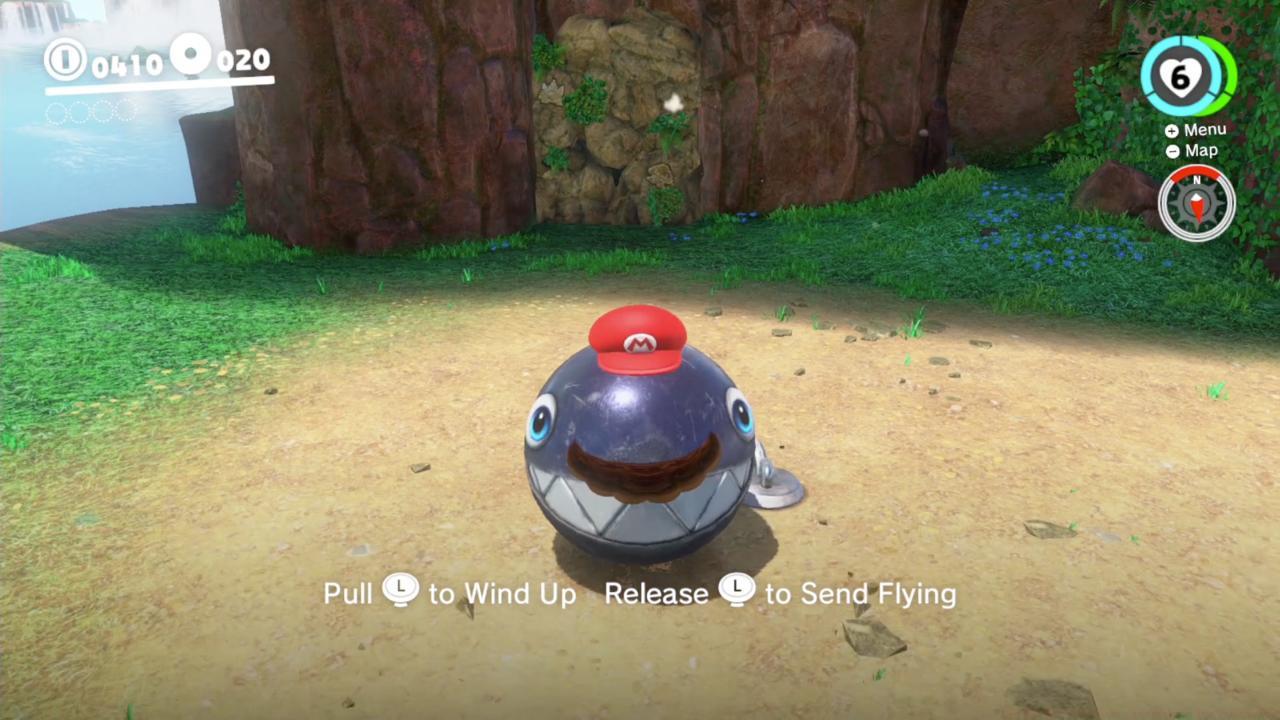Expand the in-game Menu via plus icon
The width and height of the screenshot is (1280, 720).
(x=1172, y=130)
